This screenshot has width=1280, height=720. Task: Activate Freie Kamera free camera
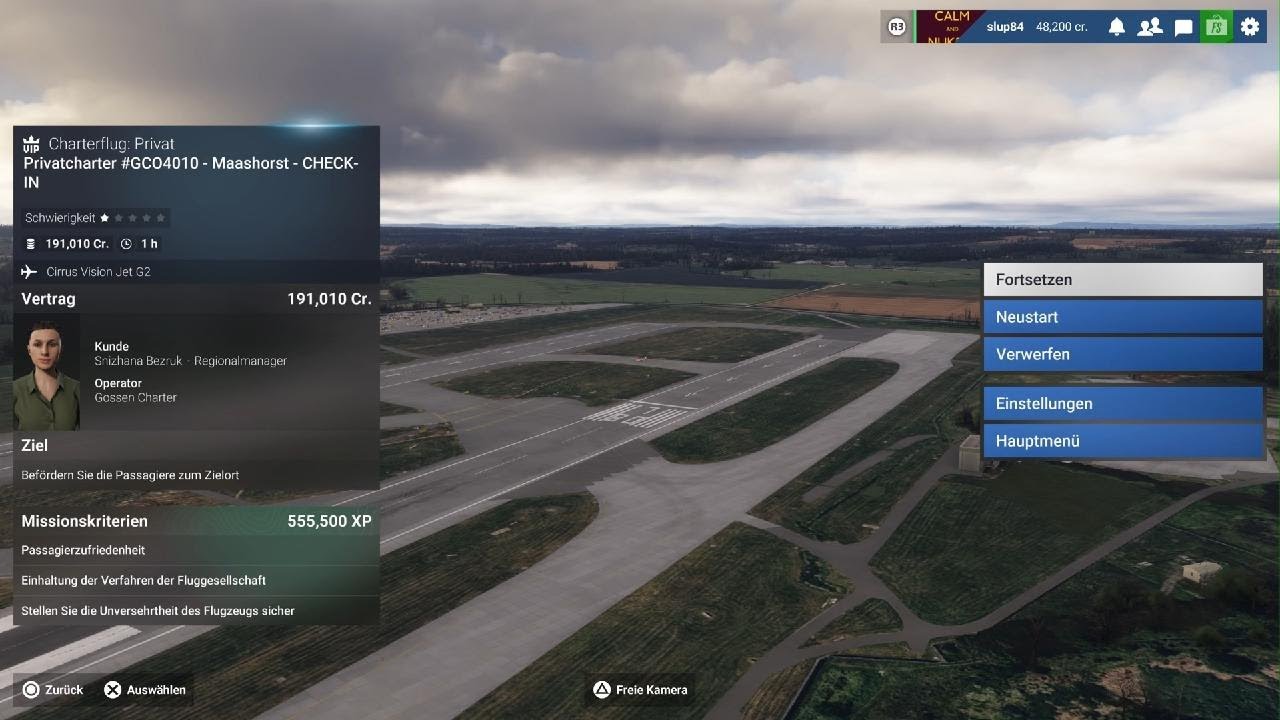click(640, 689)
